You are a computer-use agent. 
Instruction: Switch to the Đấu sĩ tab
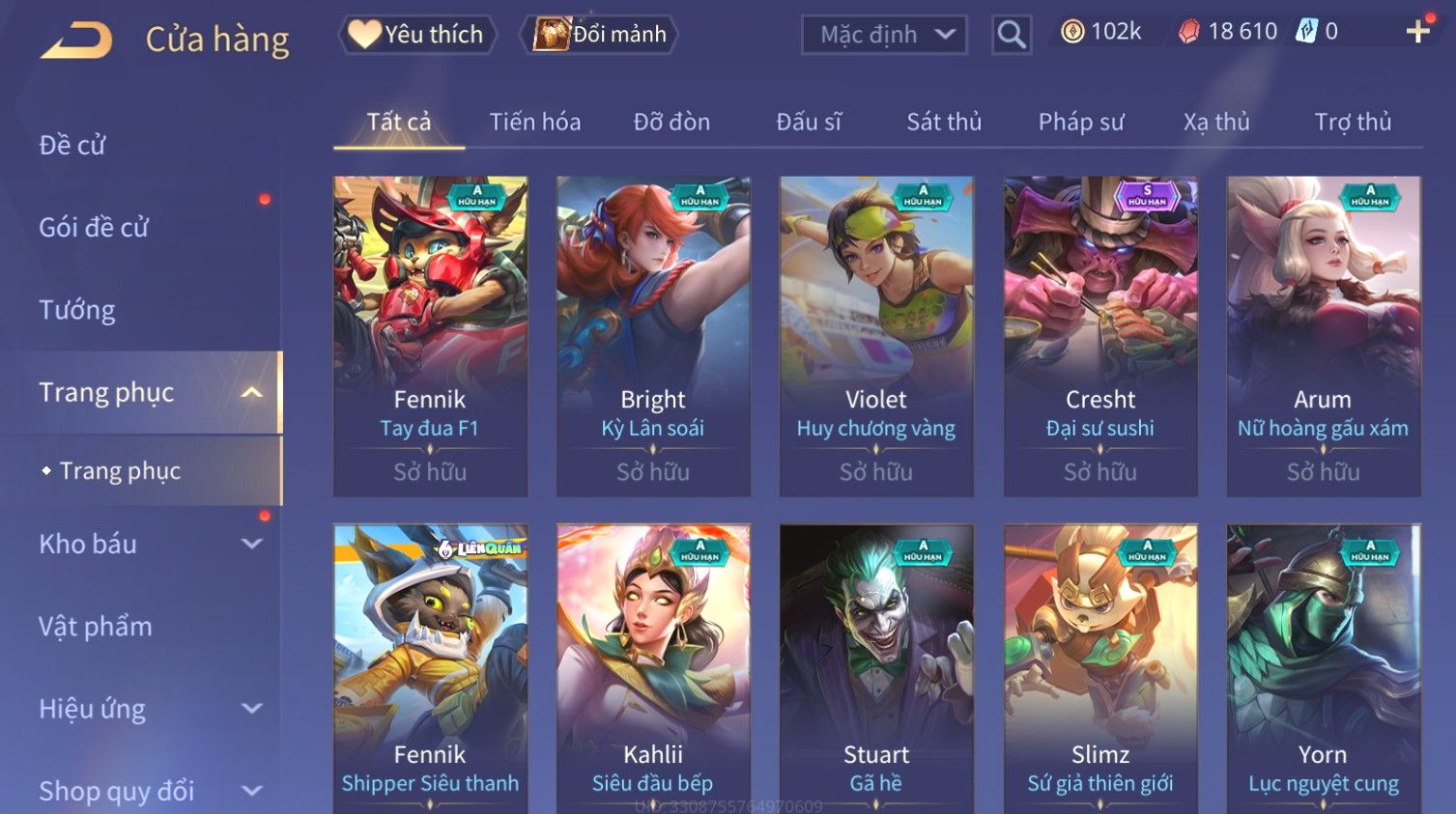pos(809,122)
